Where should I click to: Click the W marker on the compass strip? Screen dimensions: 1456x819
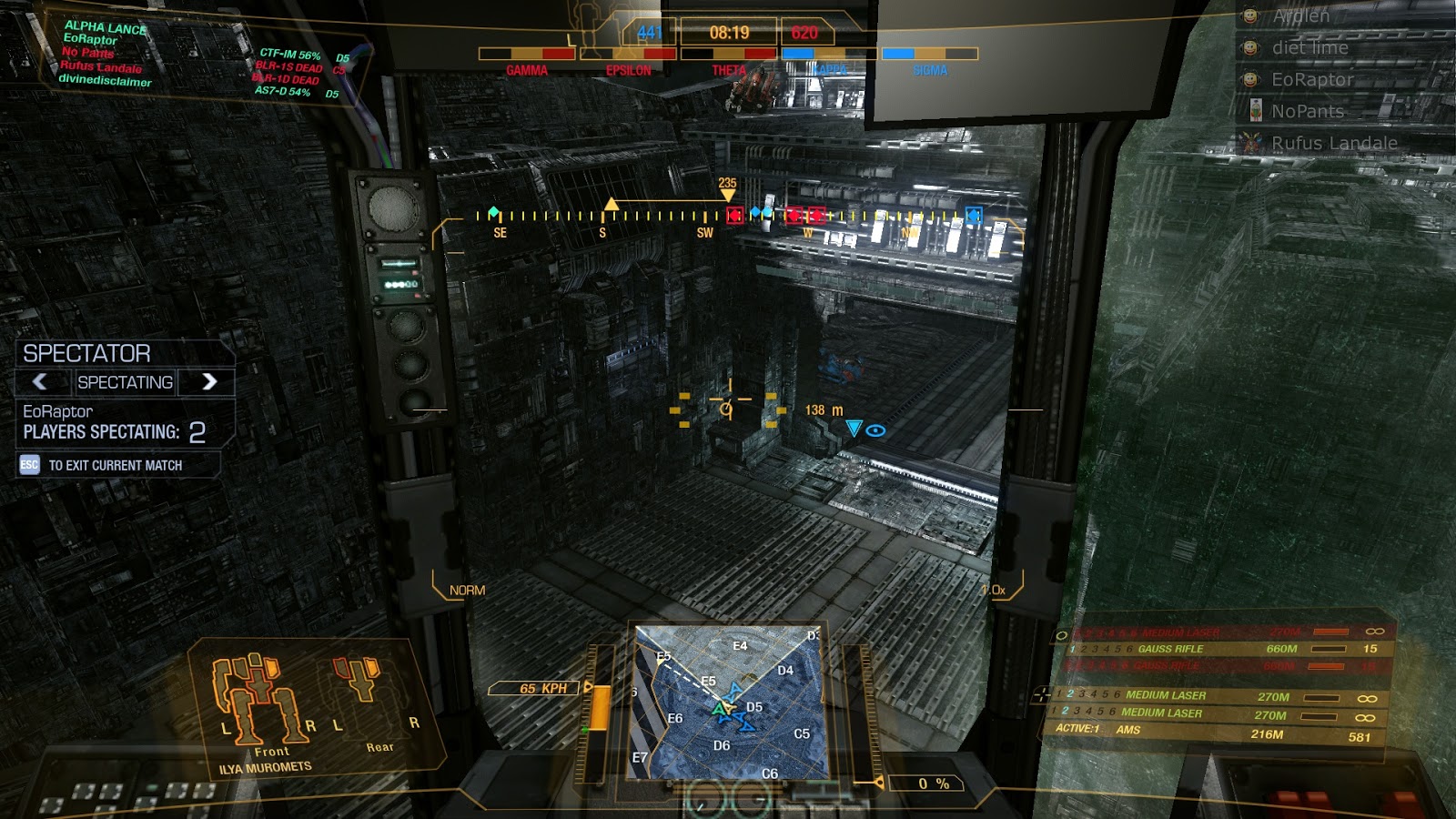click(806, 232)
